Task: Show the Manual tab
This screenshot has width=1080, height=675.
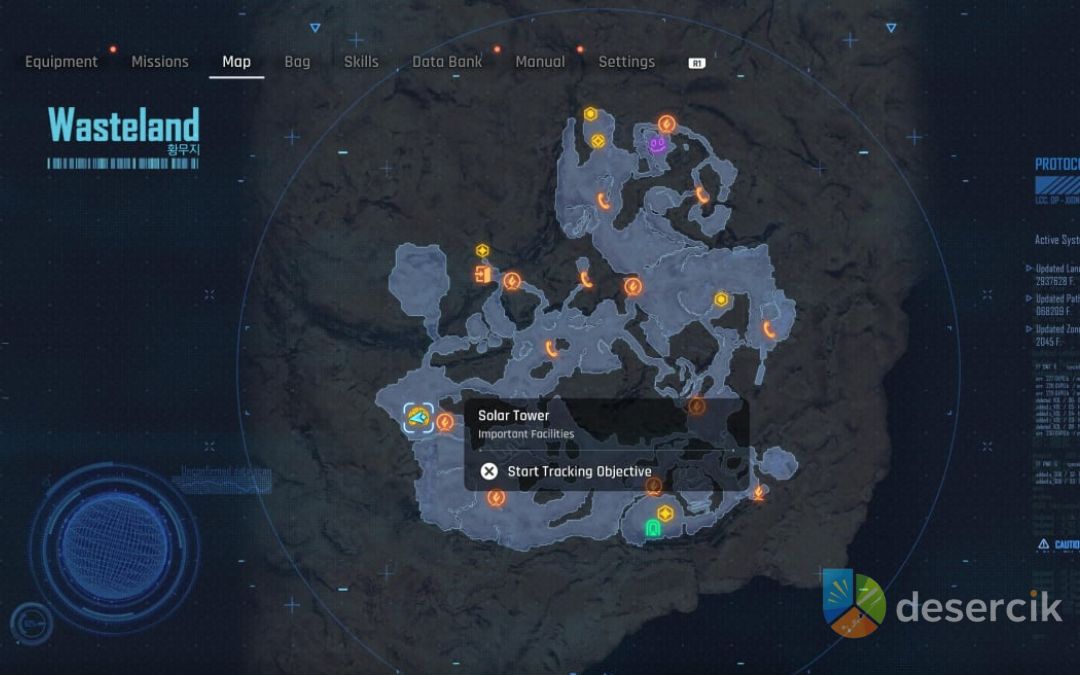Action: coord(540,62)
